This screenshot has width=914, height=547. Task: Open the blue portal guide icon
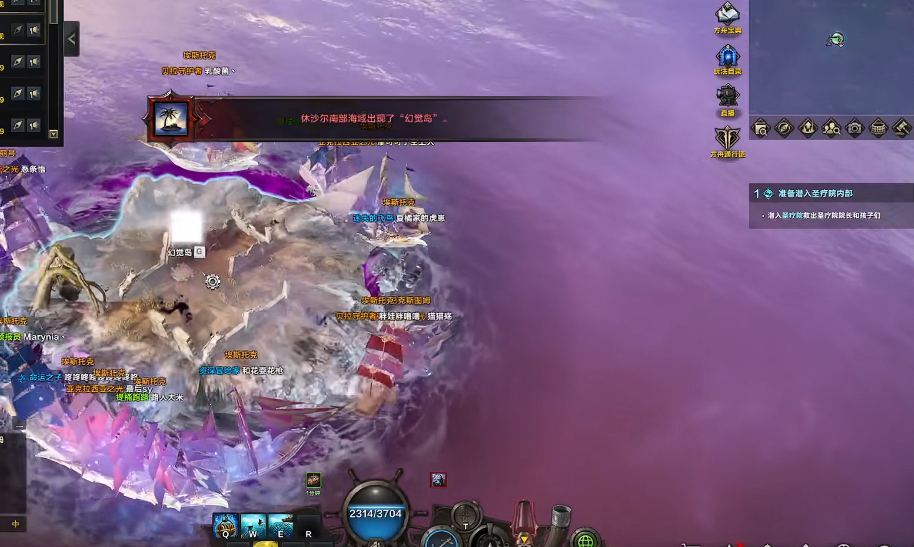(727, 56)
